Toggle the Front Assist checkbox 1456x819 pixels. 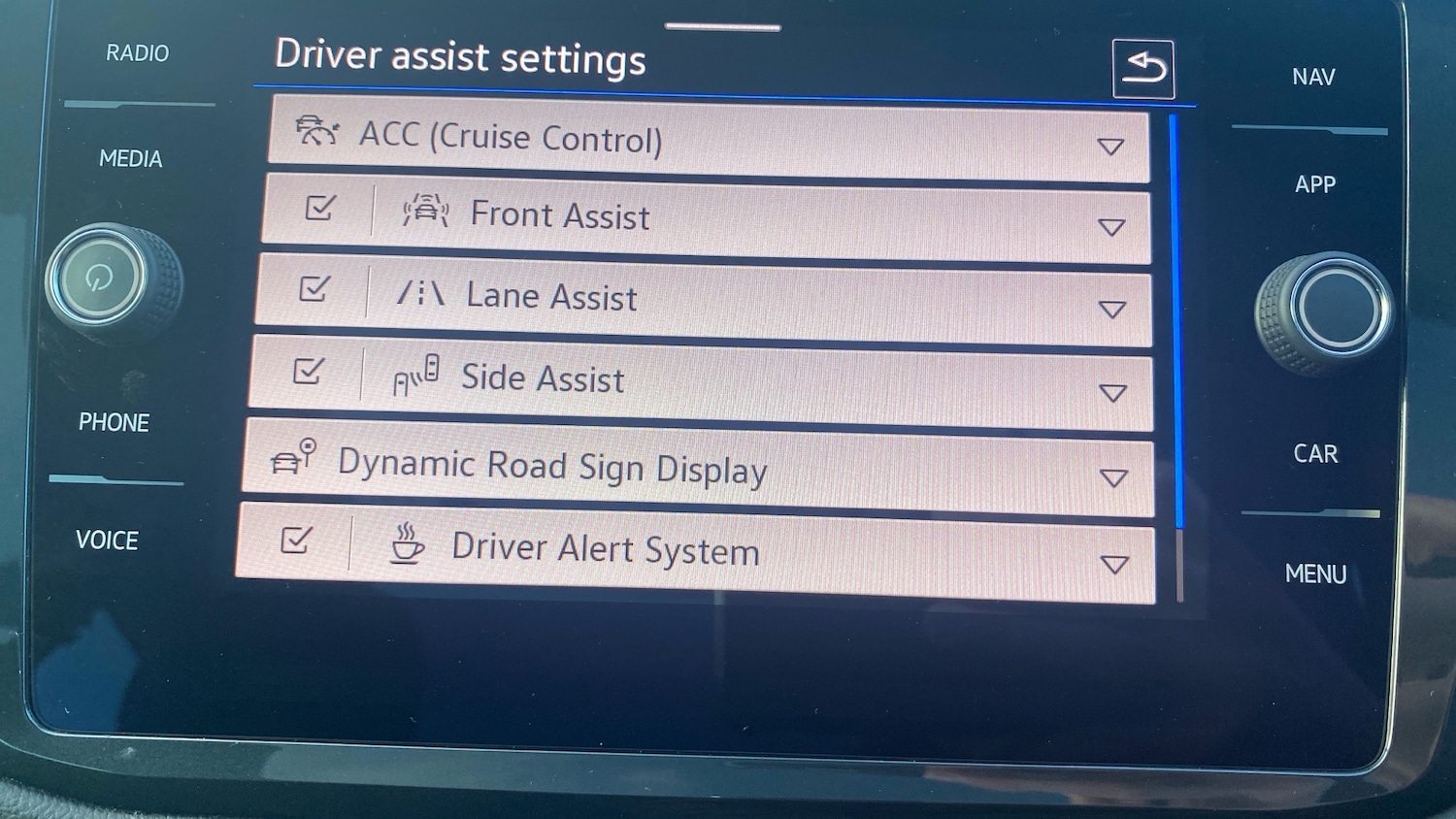coord(319,208)
